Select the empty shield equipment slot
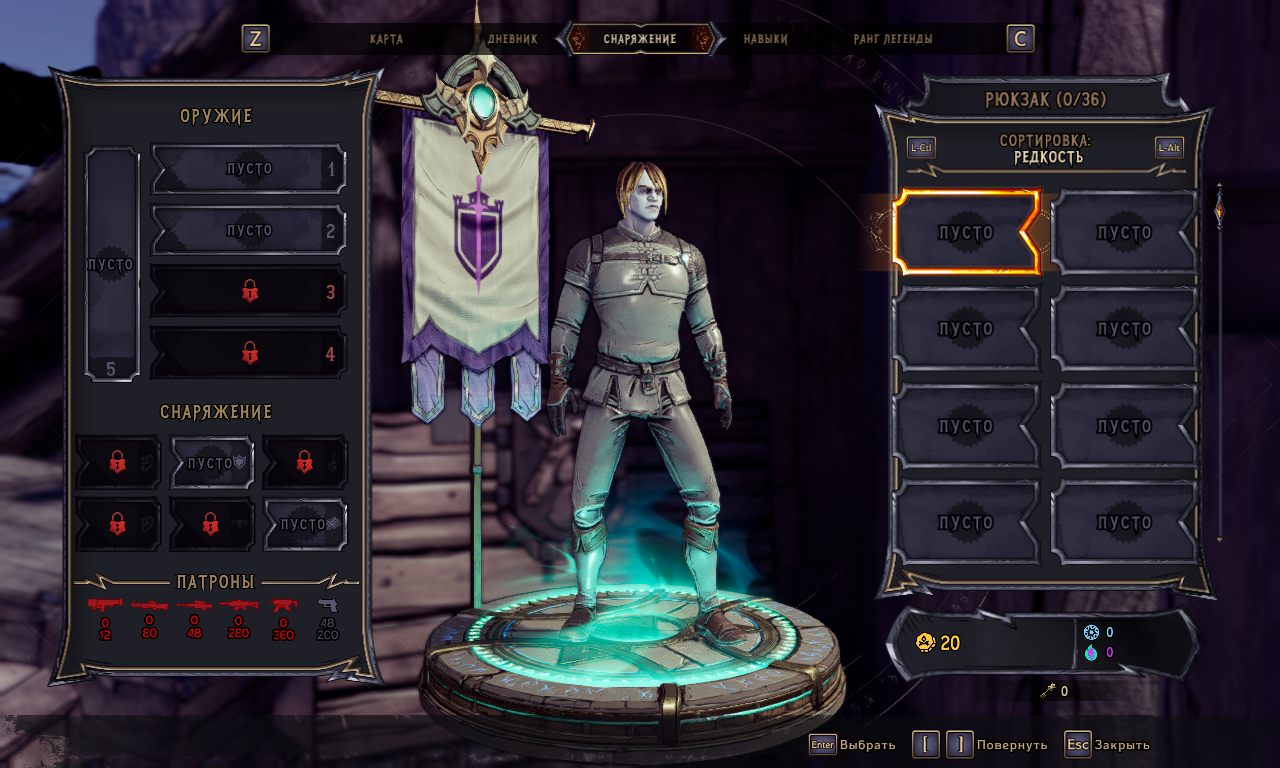The width and height of the screenshot is (1280, 768). coord(212,463)
